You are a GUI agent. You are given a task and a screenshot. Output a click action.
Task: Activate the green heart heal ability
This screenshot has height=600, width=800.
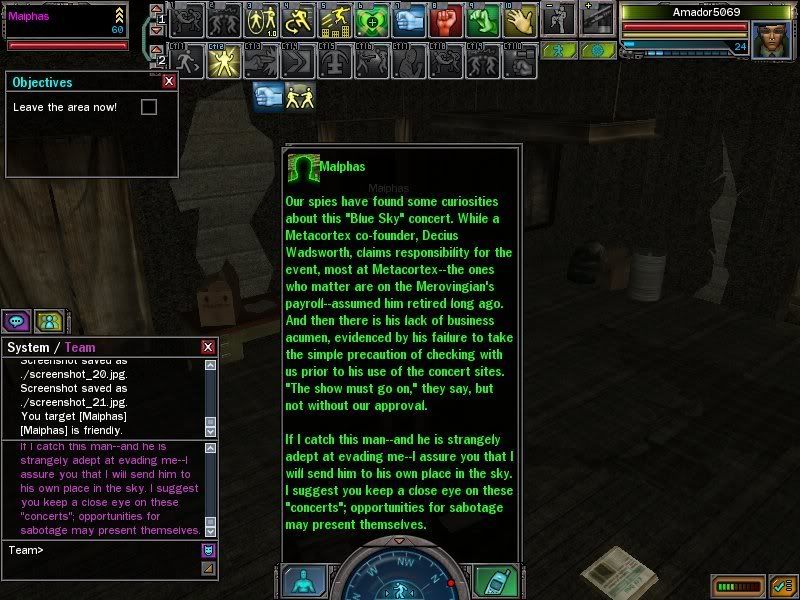371,20
